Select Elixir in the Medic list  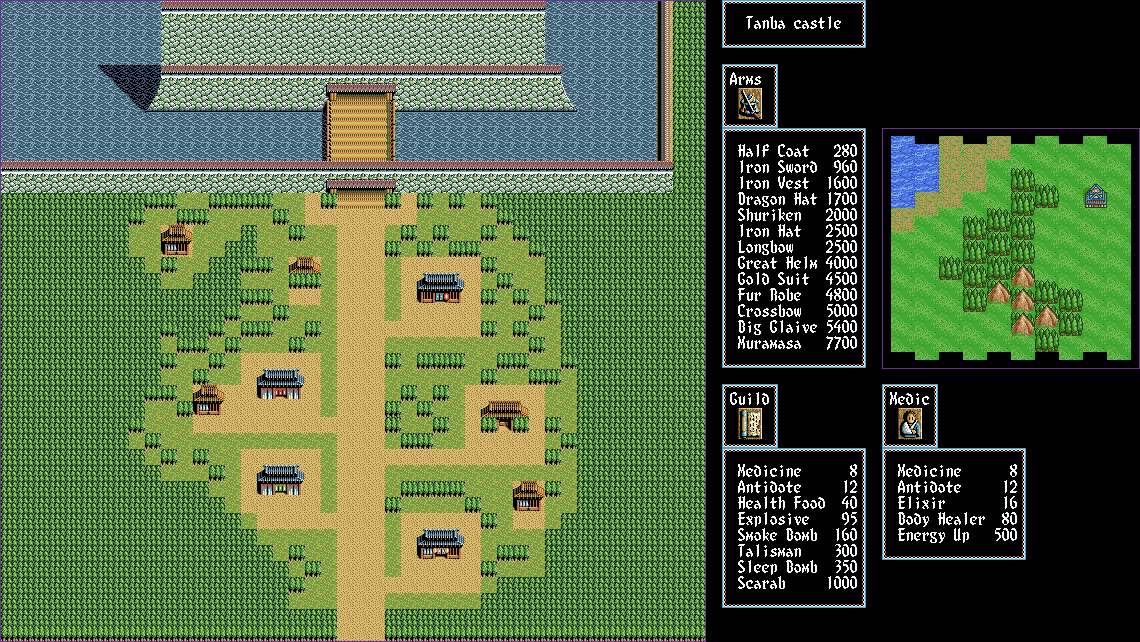(957, 503)
